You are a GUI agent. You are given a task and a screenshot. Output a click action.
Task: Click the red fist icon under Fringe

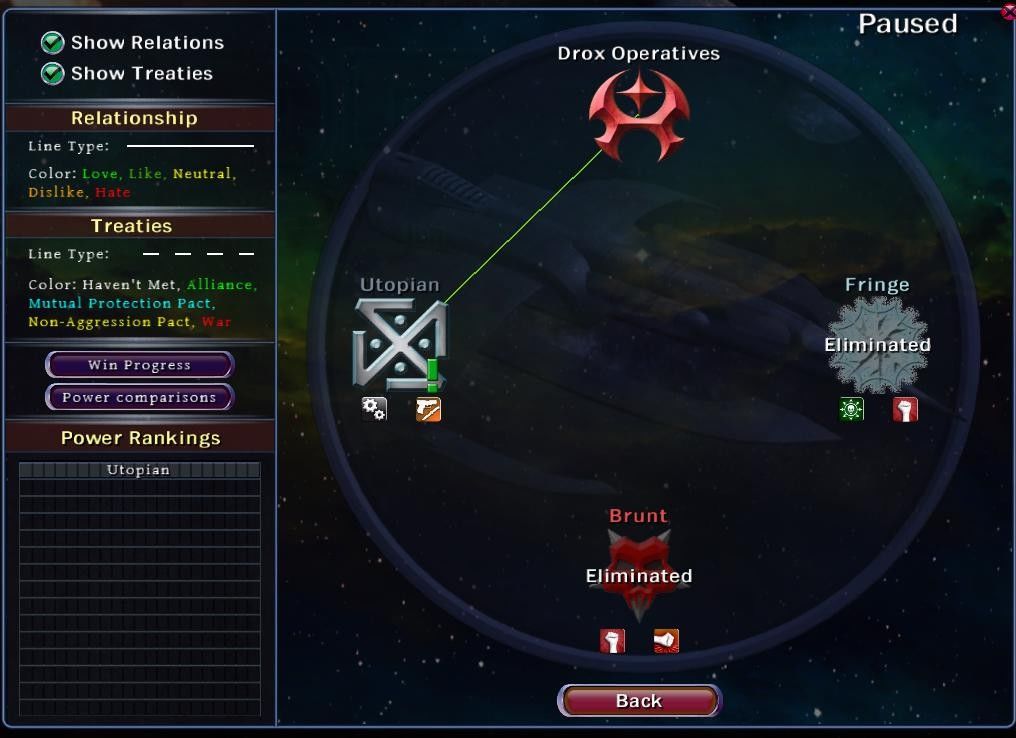(x=905, y=409)
